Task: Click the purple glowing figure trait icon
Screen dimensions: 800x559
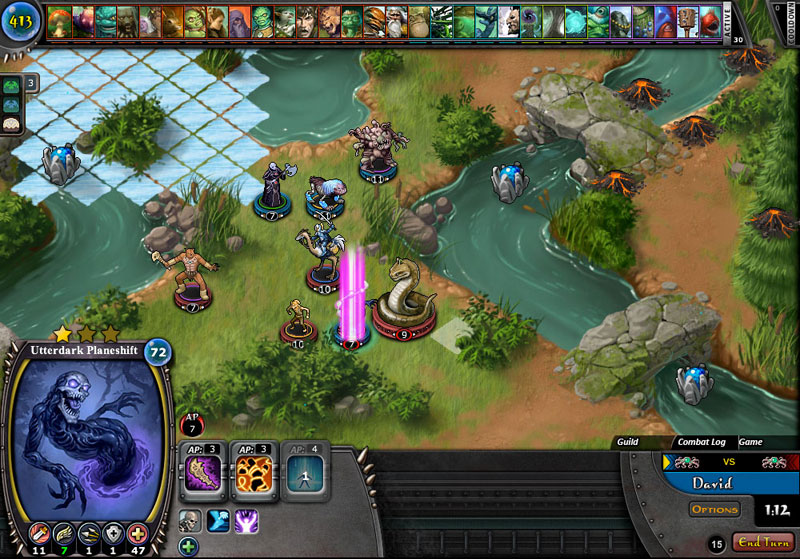Action: pyautogui.click(x=246, y=520)
